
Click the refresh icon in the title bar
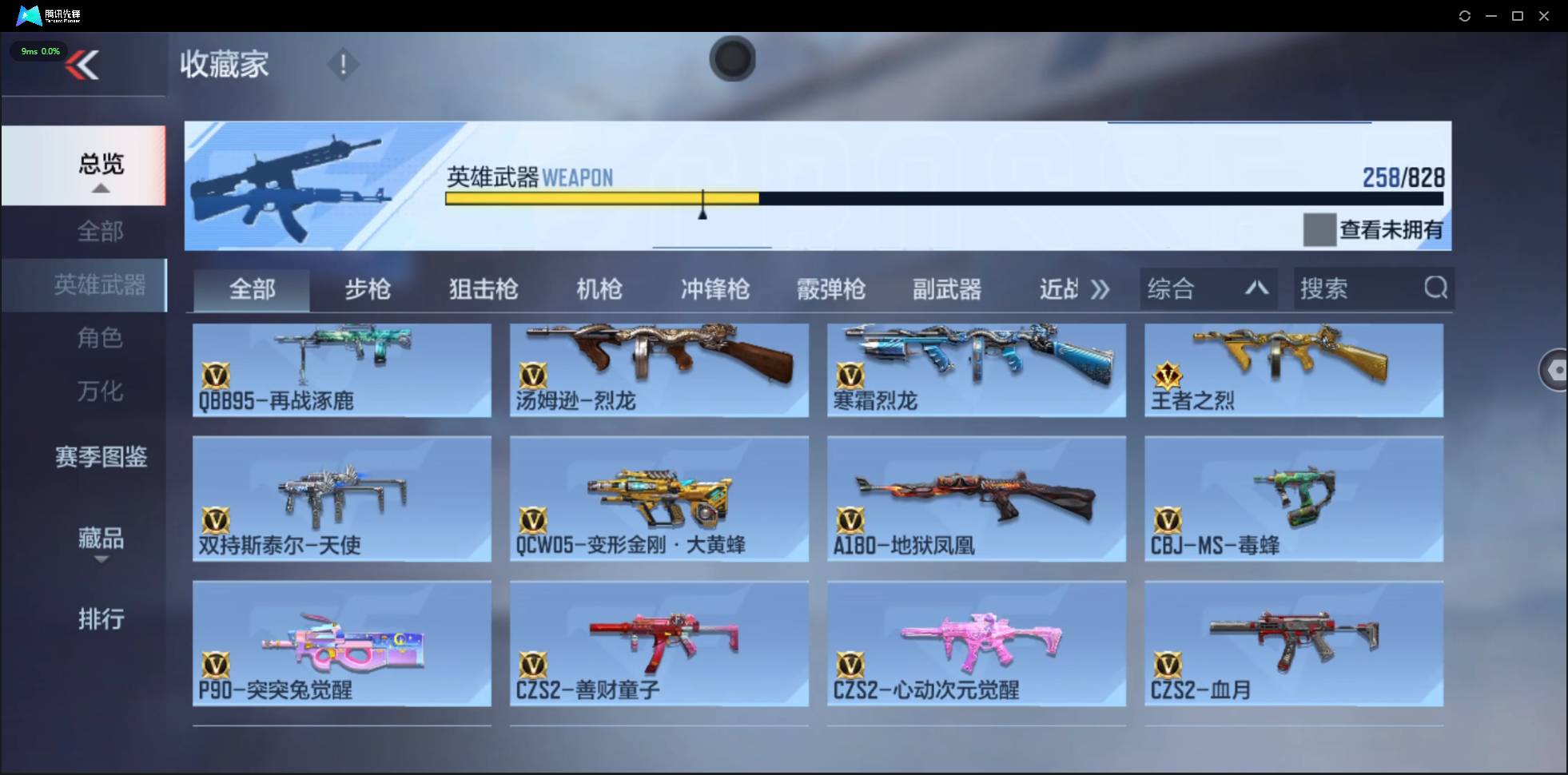[x=1466, y=15]
